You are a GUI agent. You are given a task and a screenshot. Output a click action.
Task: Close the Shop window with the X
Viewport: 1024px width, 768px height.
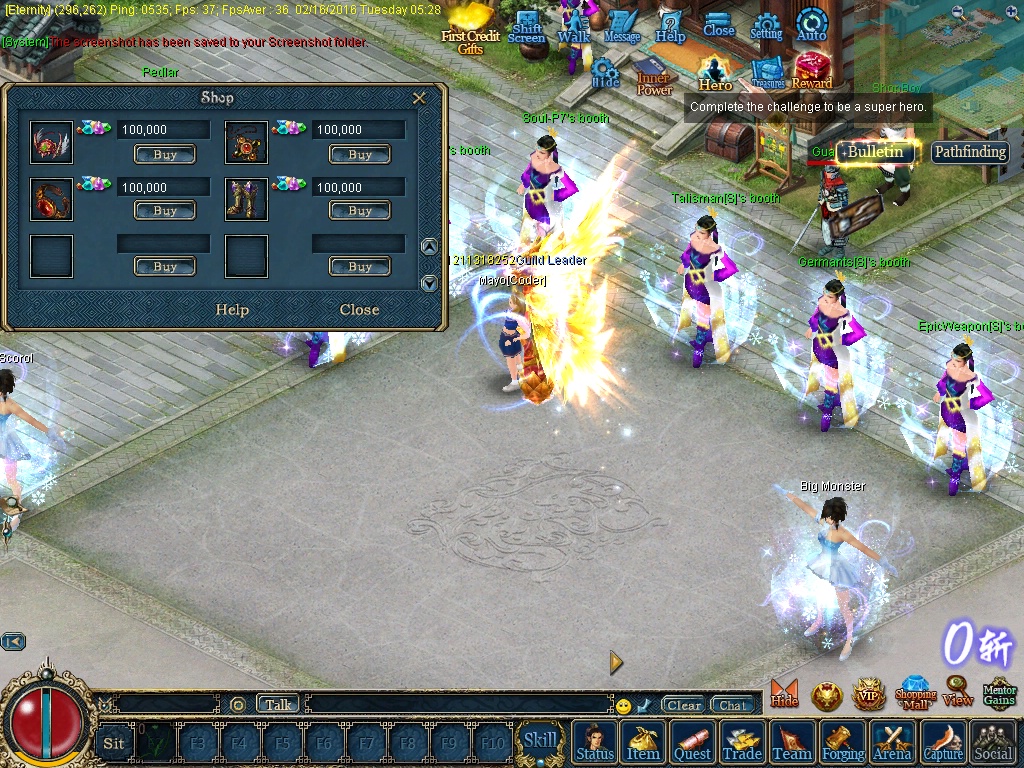tap(420, 98)
